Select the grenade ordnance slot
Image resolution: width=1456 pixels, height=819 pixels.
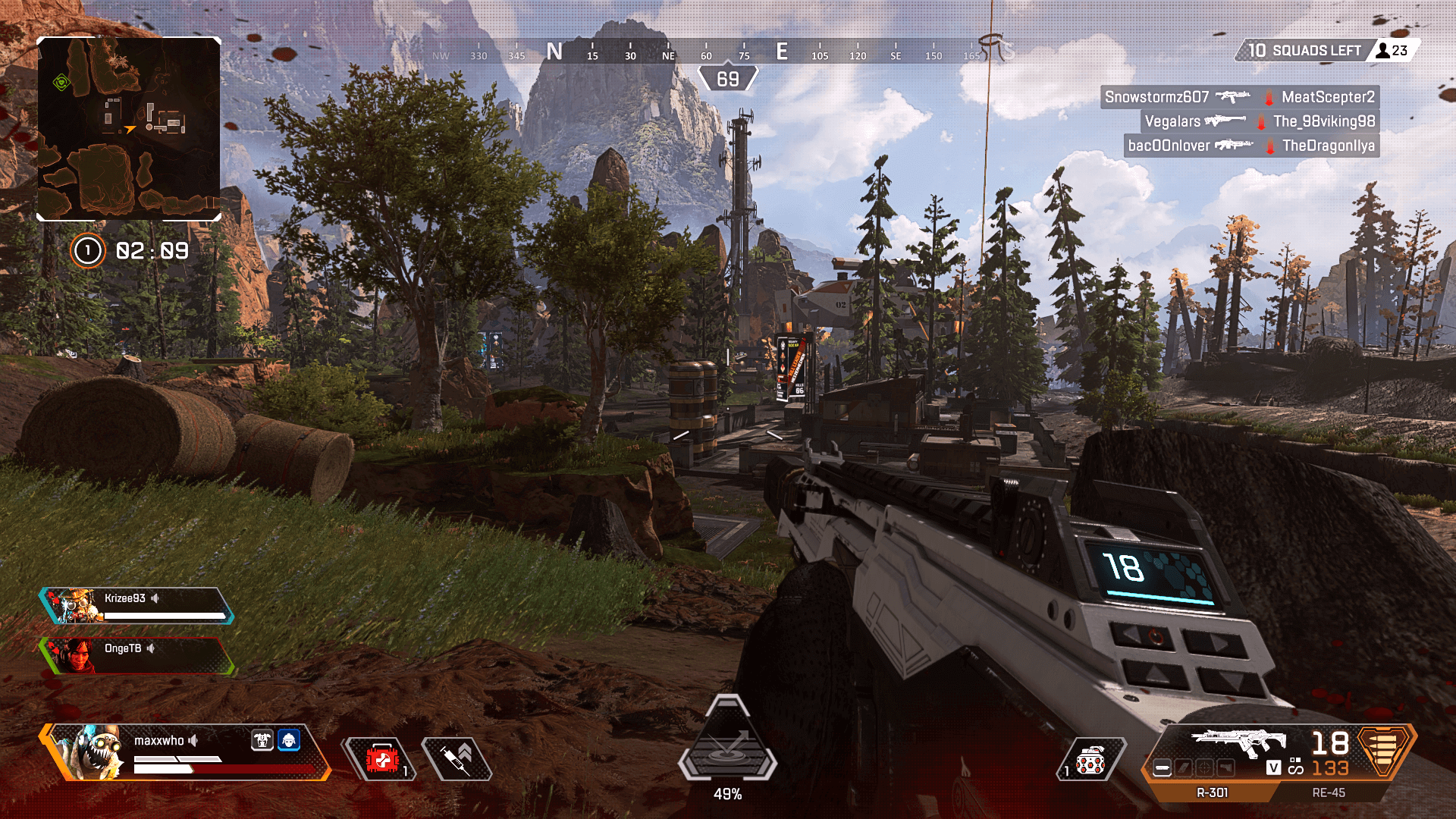coord(1090,760)
